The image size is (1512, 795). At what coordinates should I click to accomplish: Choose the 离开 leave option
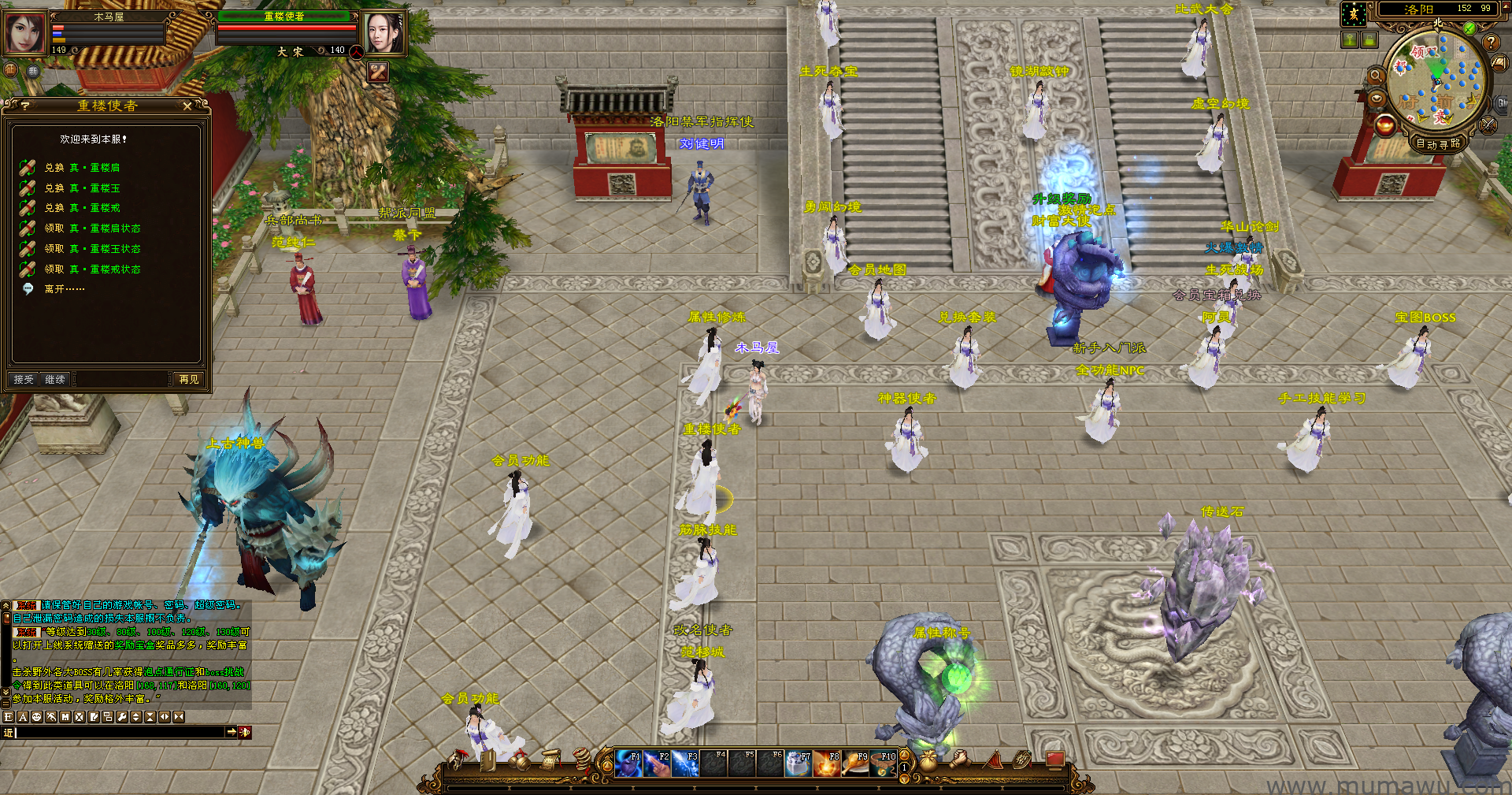coord(64,289)
